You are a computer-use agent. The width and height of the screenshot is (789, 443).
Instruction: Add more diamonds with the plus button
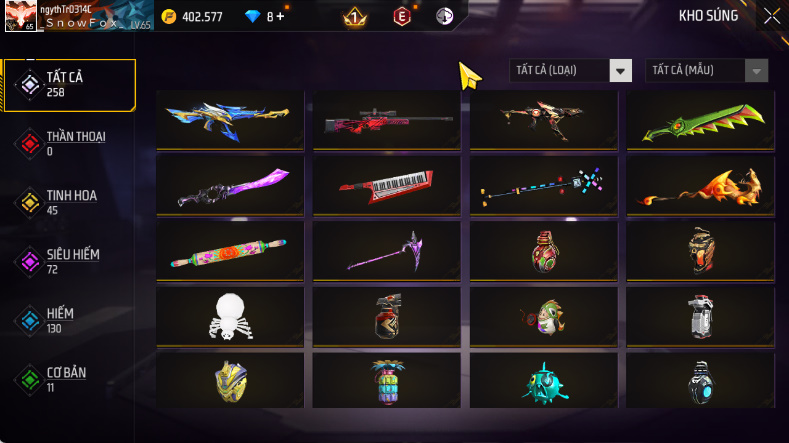(280, 16)
